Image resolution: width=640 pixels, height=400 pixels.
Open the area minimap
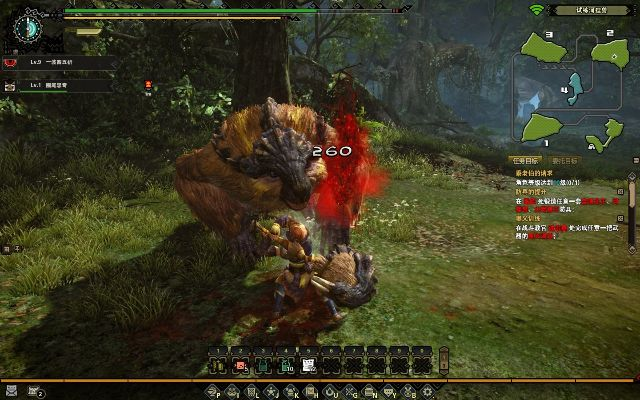(x=570, y=91)
